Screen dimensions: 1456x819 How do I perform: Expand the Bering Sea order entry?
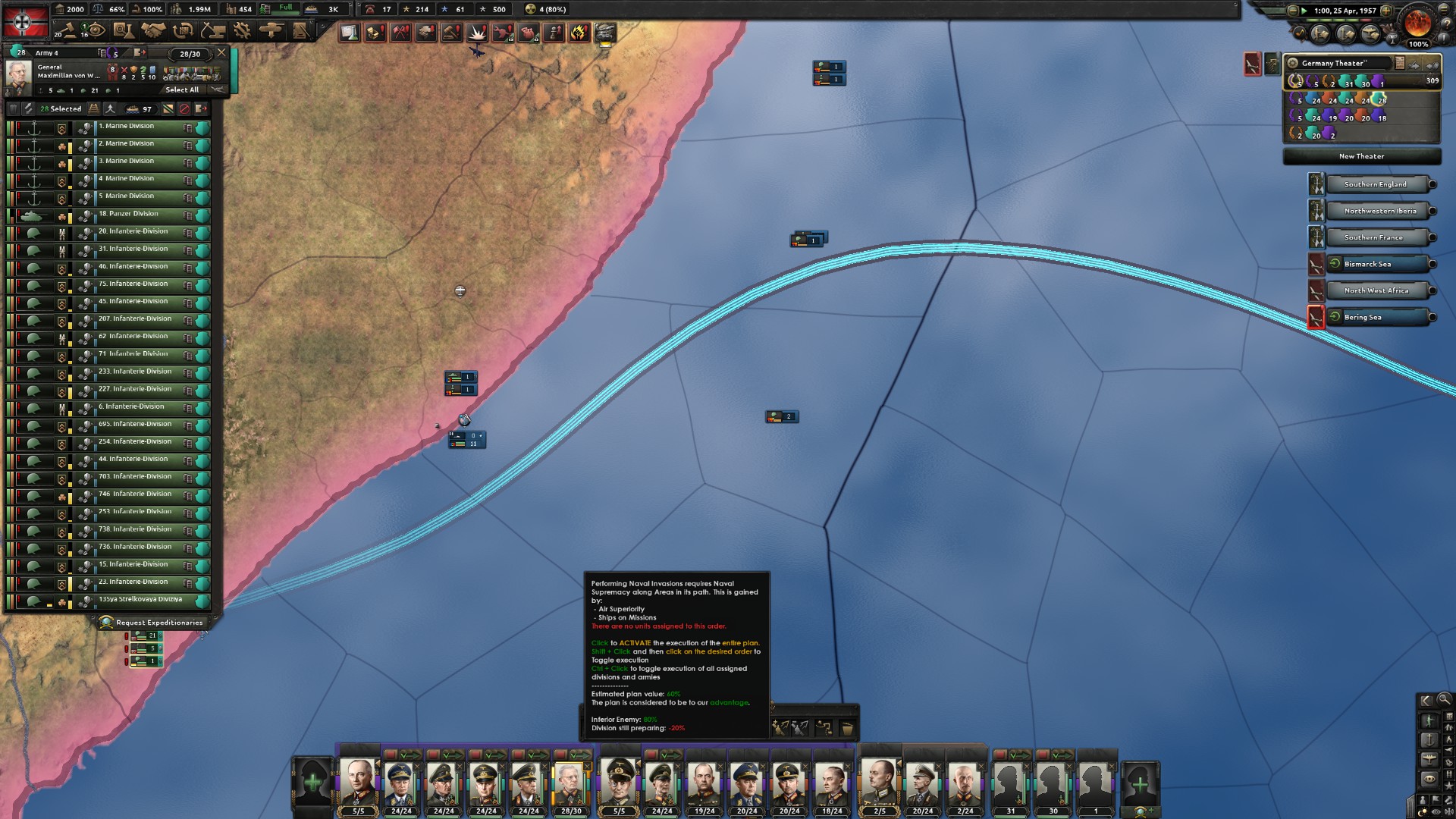1433,317
